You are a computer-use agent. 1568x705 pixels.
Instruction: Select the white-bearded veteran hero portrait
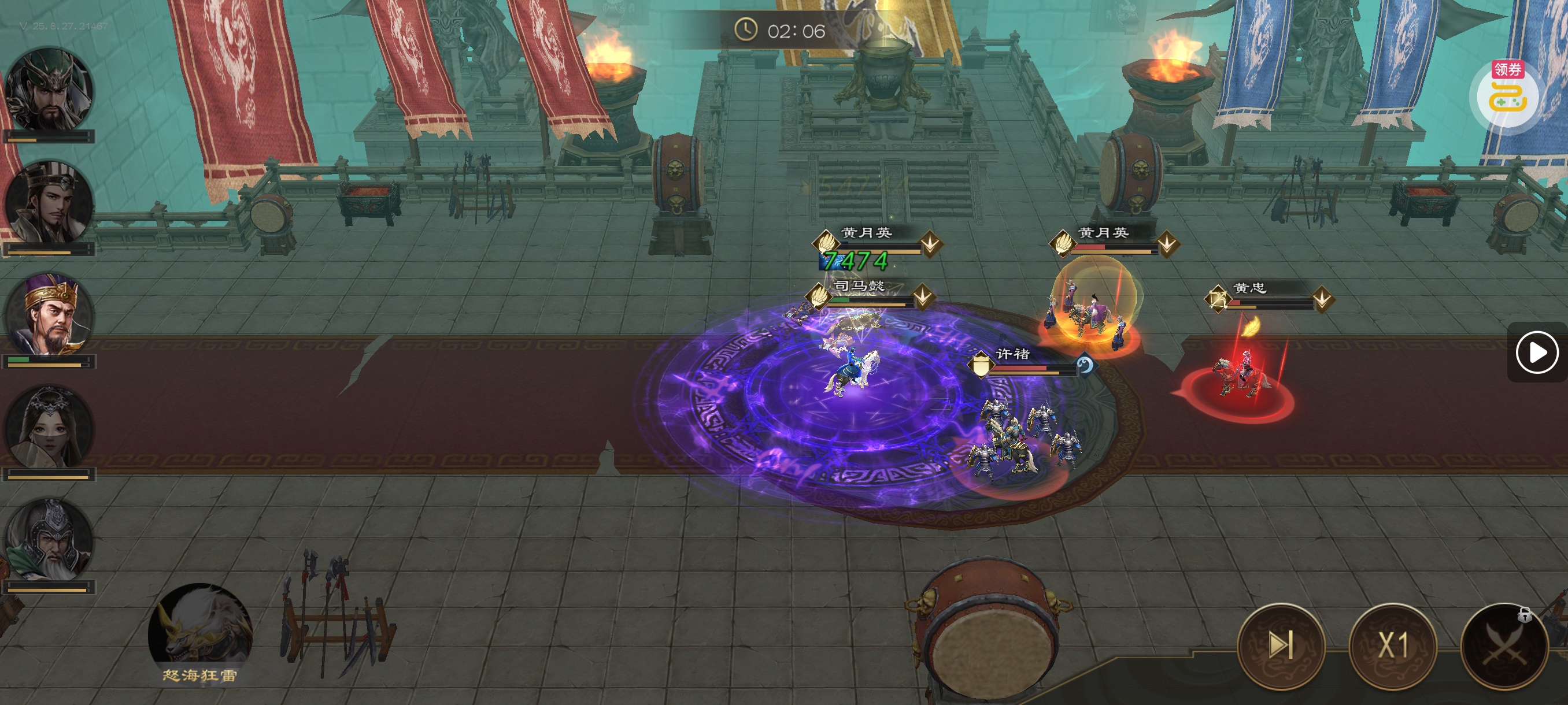coord(49,540)
